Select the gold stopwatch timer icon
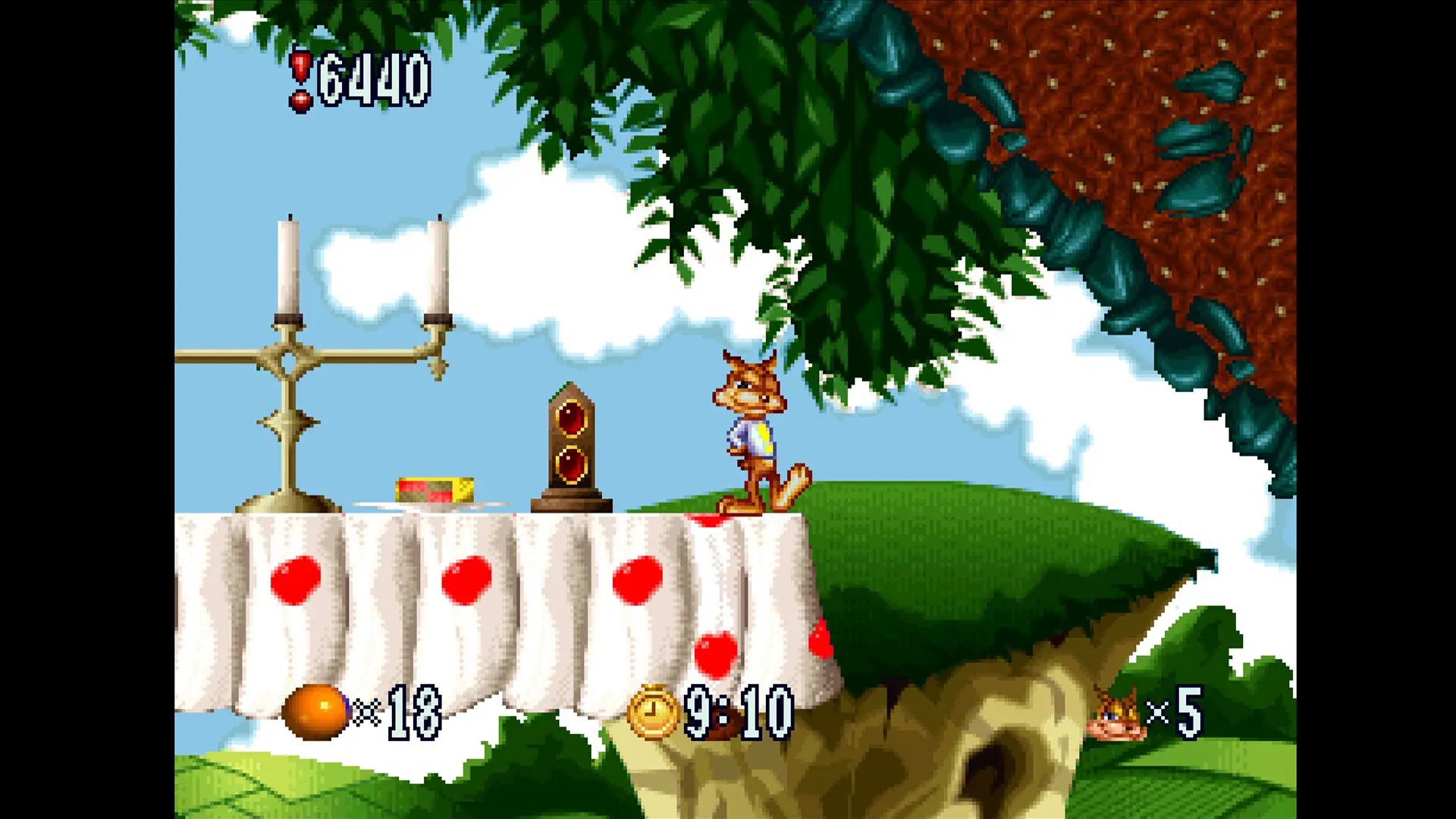Screen dimensions: 1456x819 coord(653,711)
